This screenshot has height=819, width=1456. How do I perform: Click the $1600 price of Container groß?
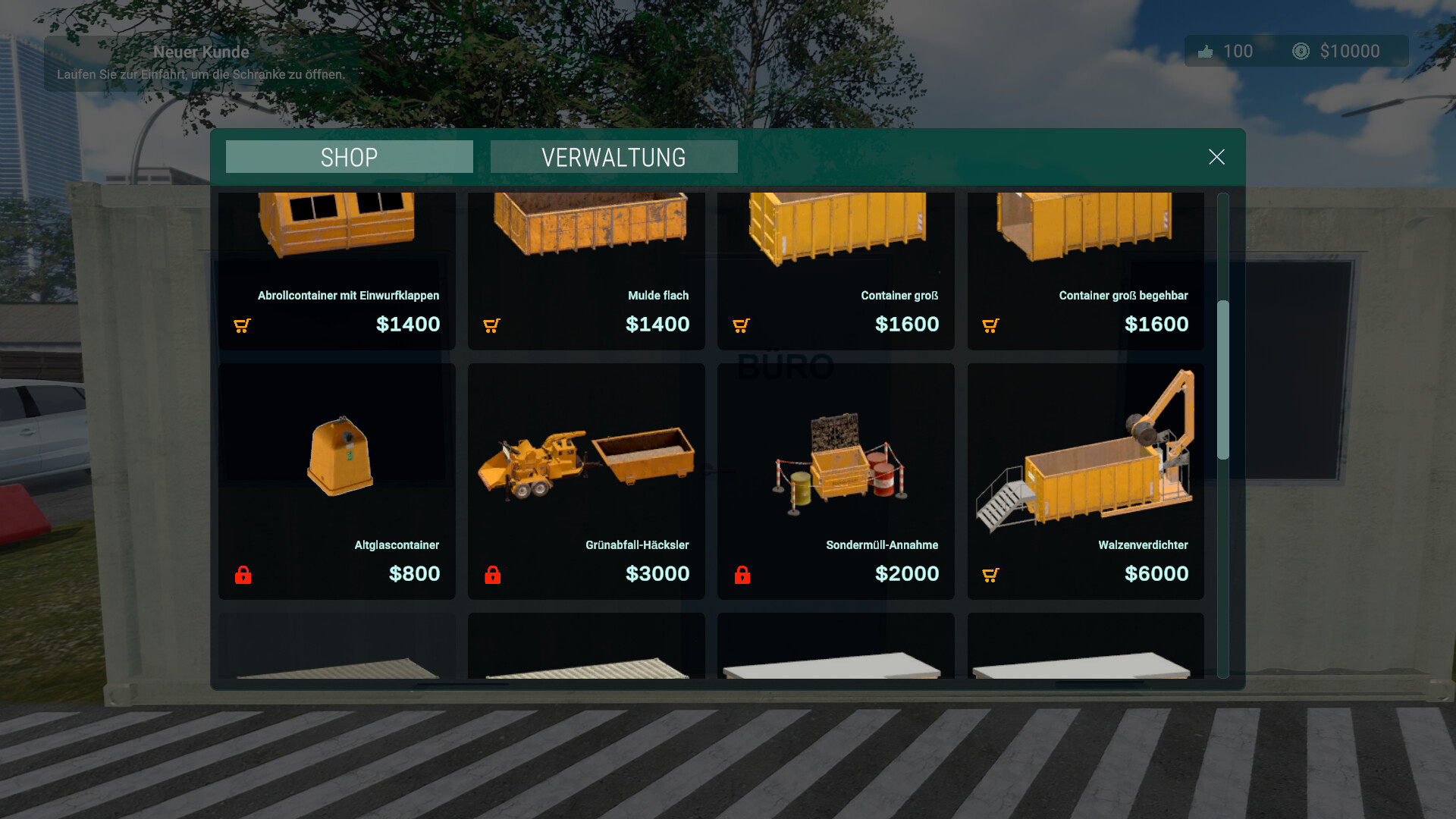pyautogui.click(x=907, y=324)
